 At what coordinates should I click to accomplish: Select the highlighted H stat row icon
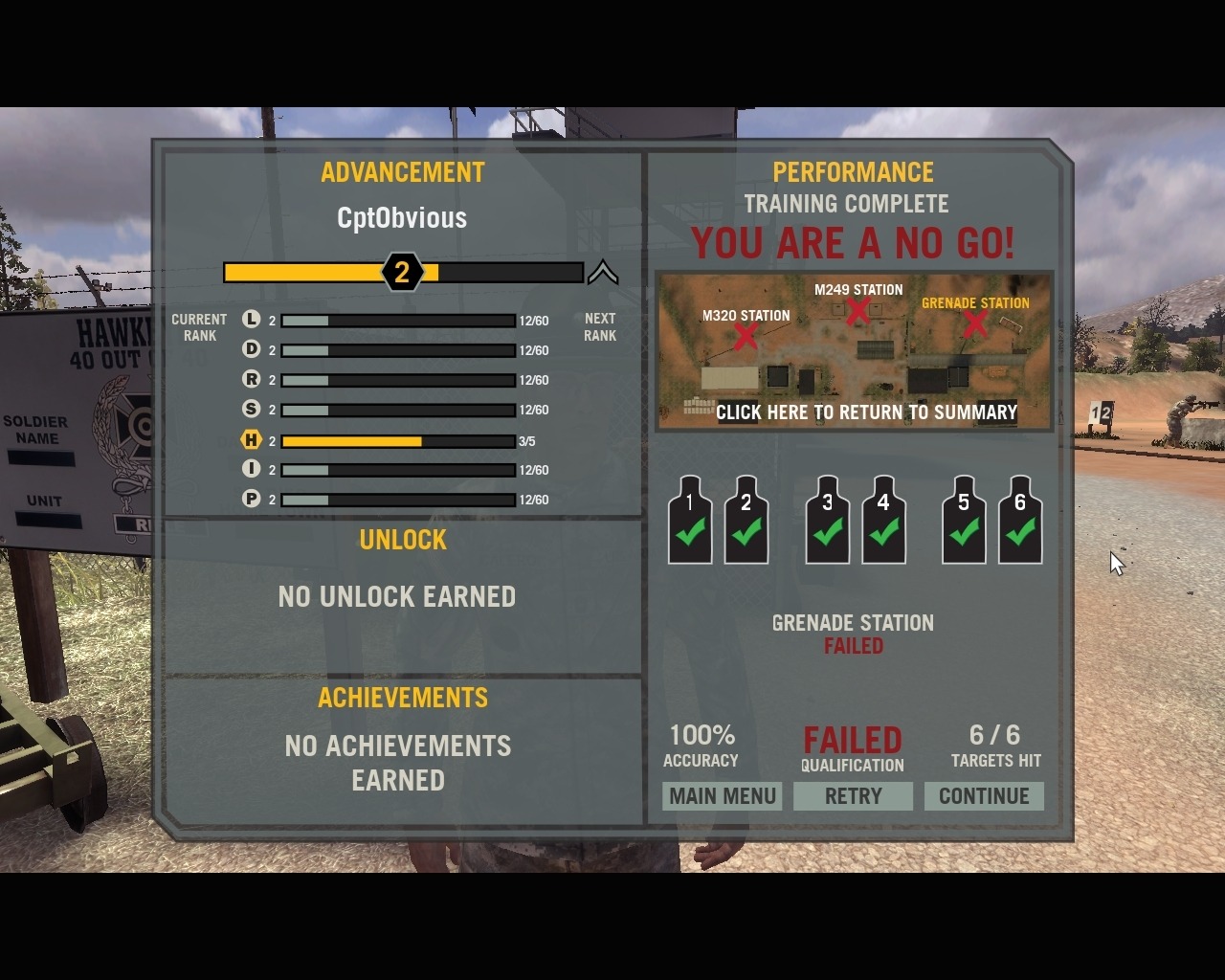(251, 440)
